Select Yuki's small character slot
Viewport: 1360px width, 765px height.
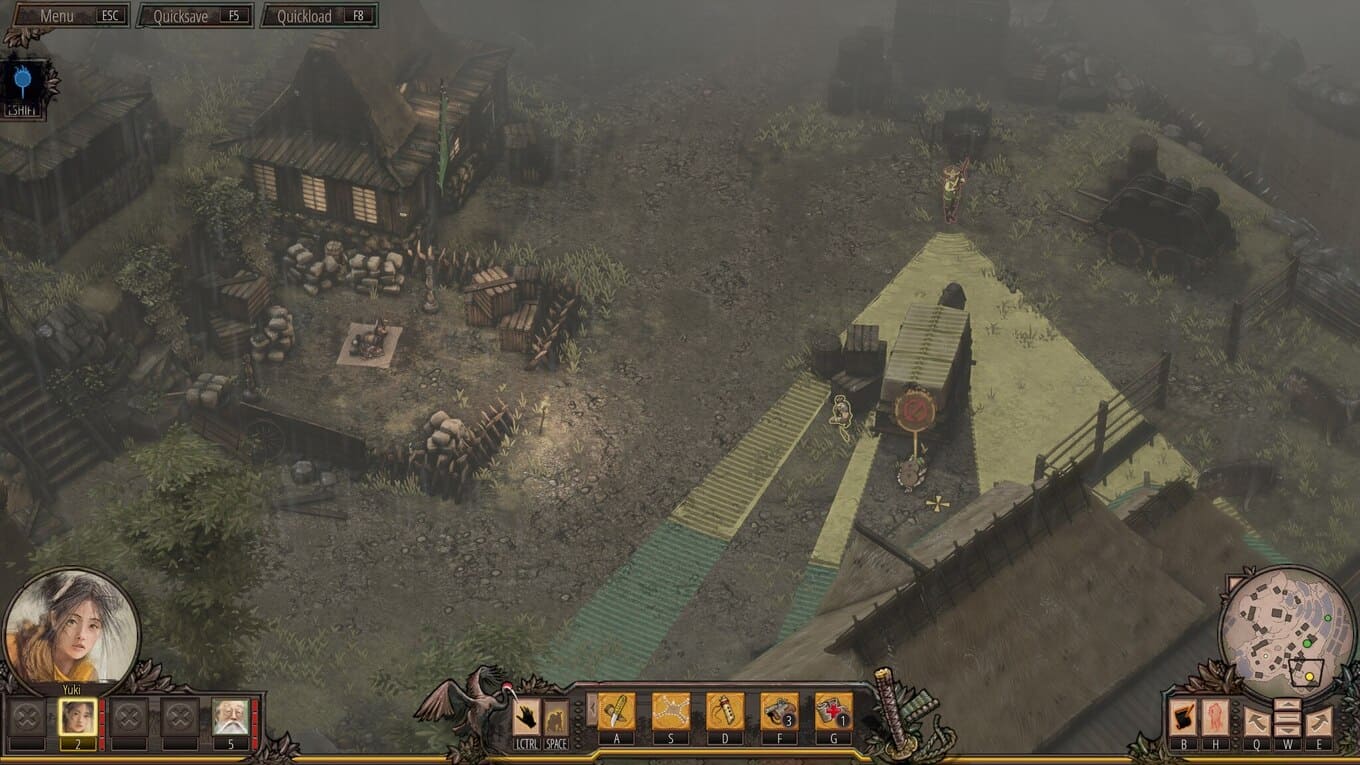77,717
